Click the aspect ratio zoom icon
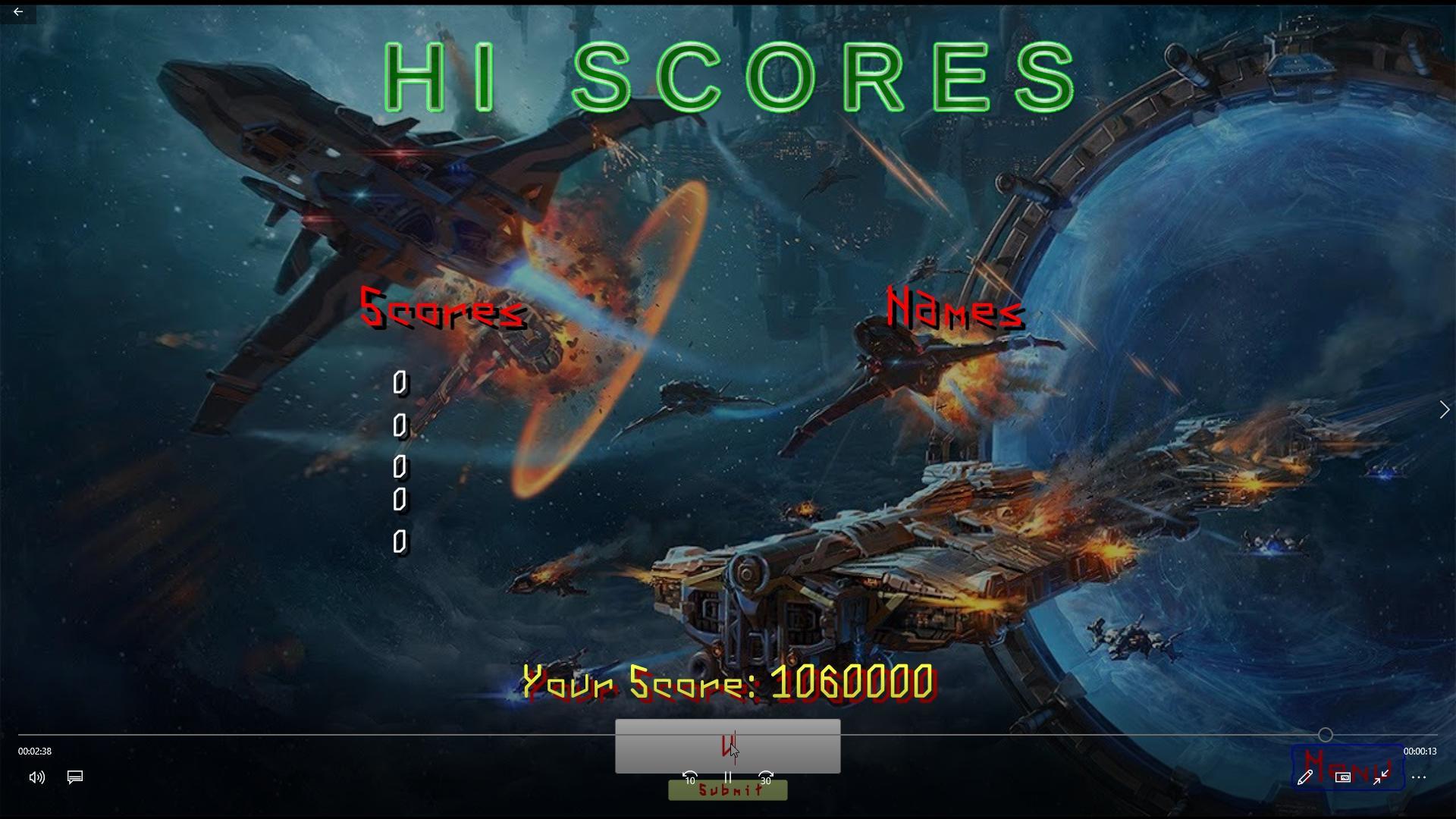Image resolution: width=1456 pixels, height=819 pixels. (1344, 777)
